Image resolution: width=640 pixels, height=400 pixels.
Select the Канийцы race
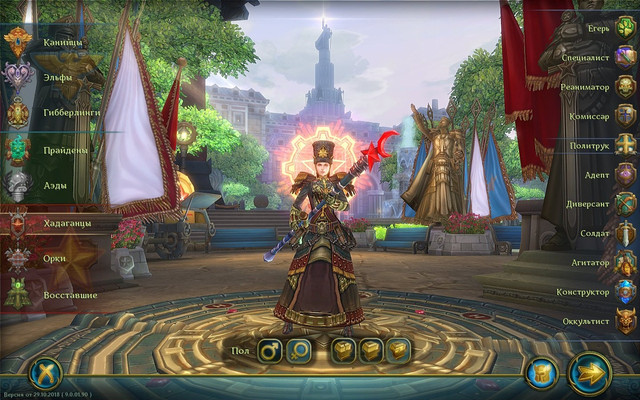(x=20, y=42)
